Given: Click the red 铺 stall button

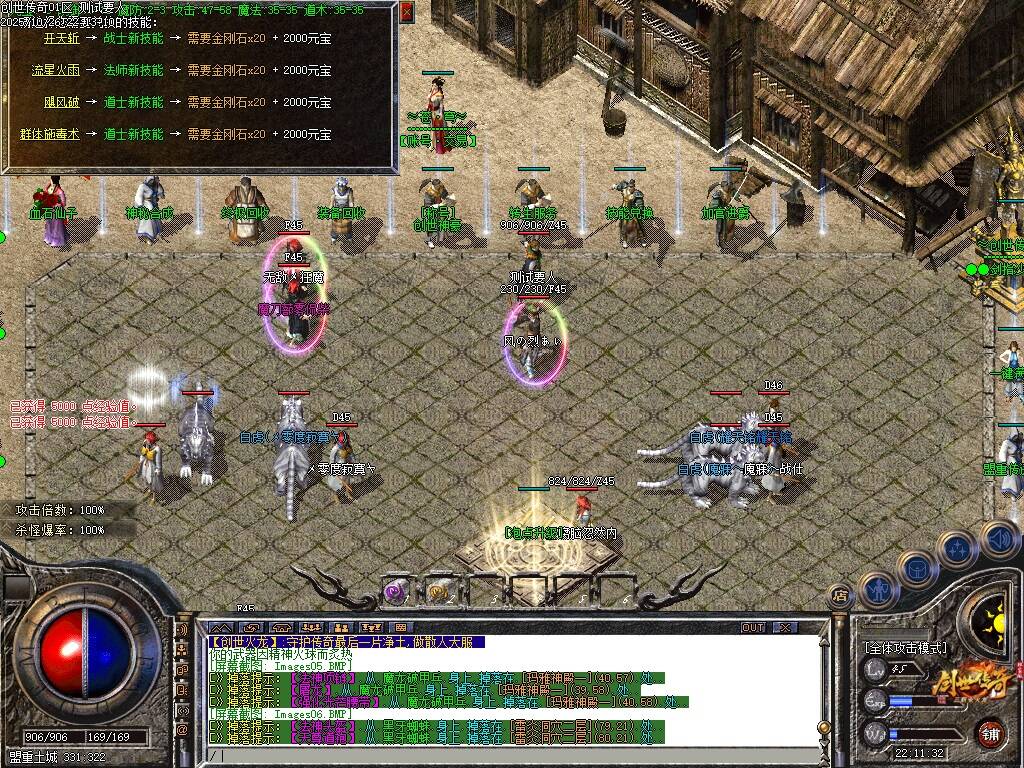Looking at the screenshot, I should coord(991,732).
